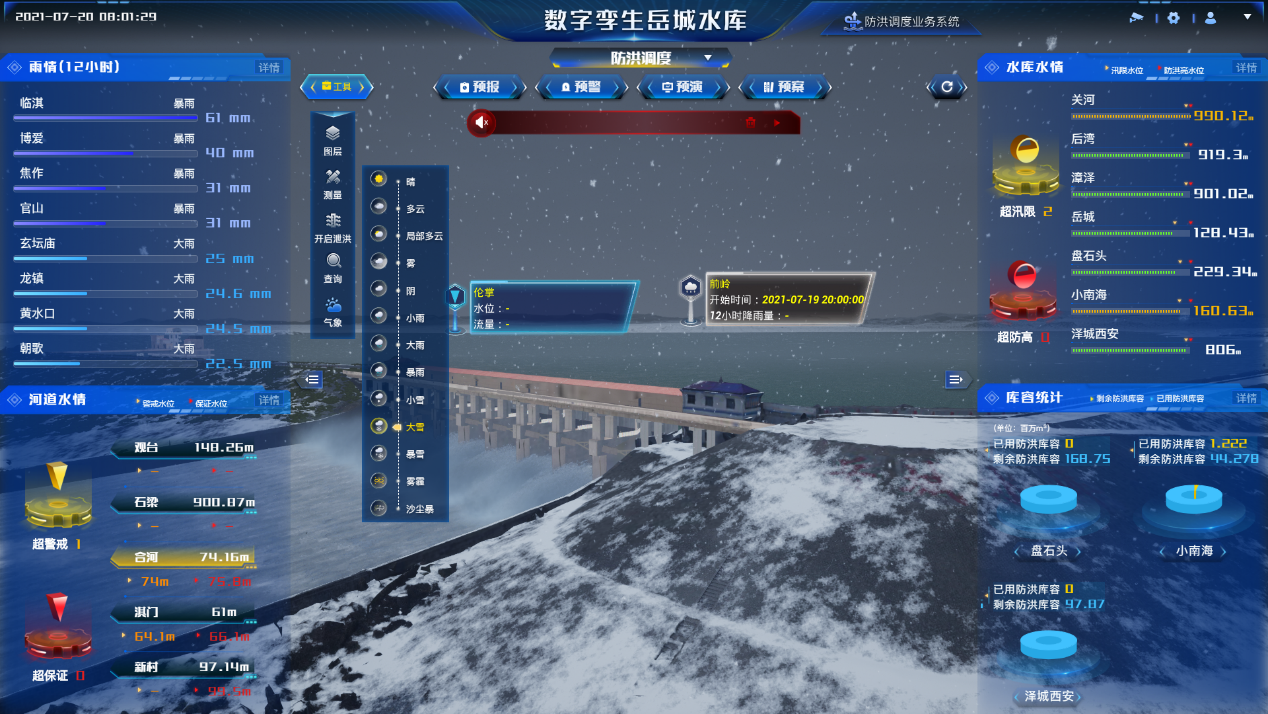Open the 防洪调度 dropdown menu
1268x714 pixels.
tap(708, 58)
